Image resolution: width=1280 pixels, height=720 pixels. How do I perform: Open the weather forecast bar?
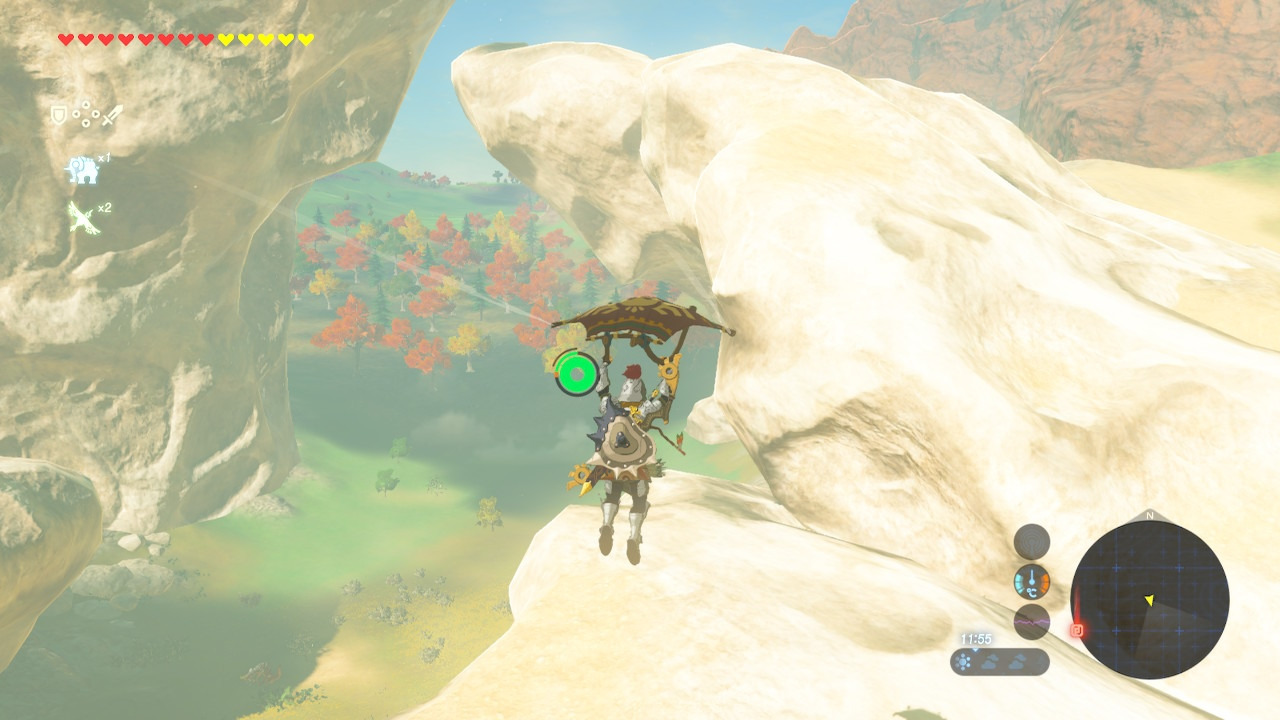999,662
